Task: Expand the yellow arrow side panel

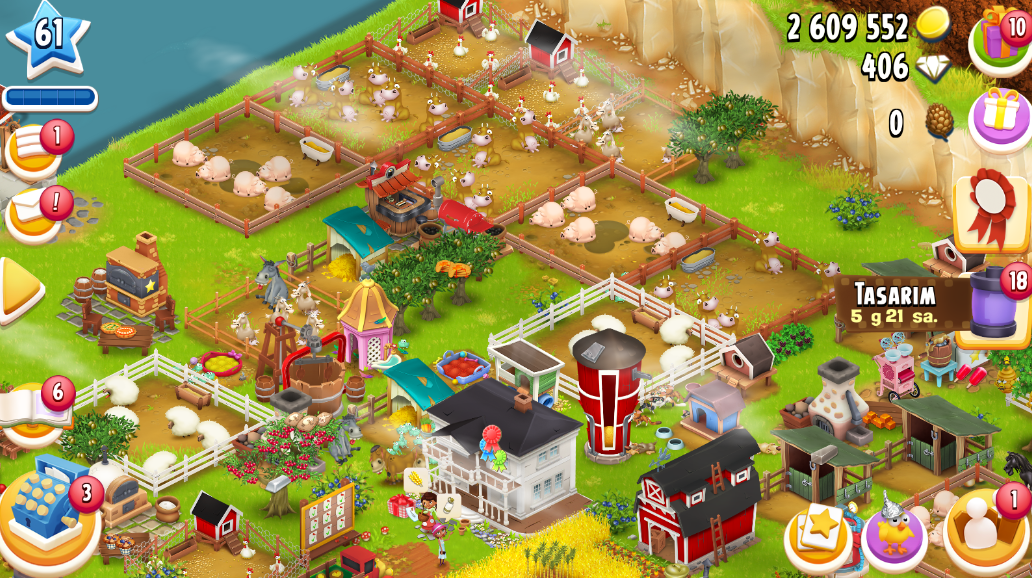Action: 18,290
